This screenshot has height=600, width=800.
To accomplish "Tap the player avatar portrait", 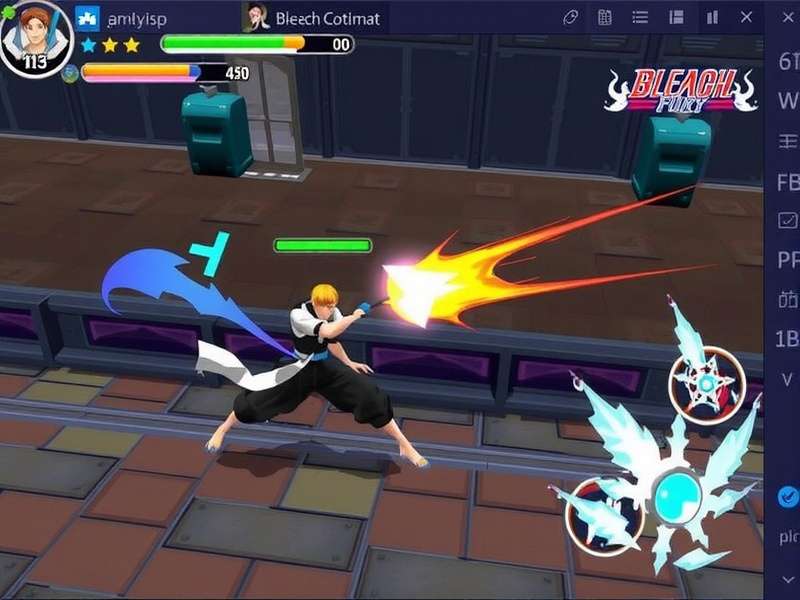I will (35, 38).
